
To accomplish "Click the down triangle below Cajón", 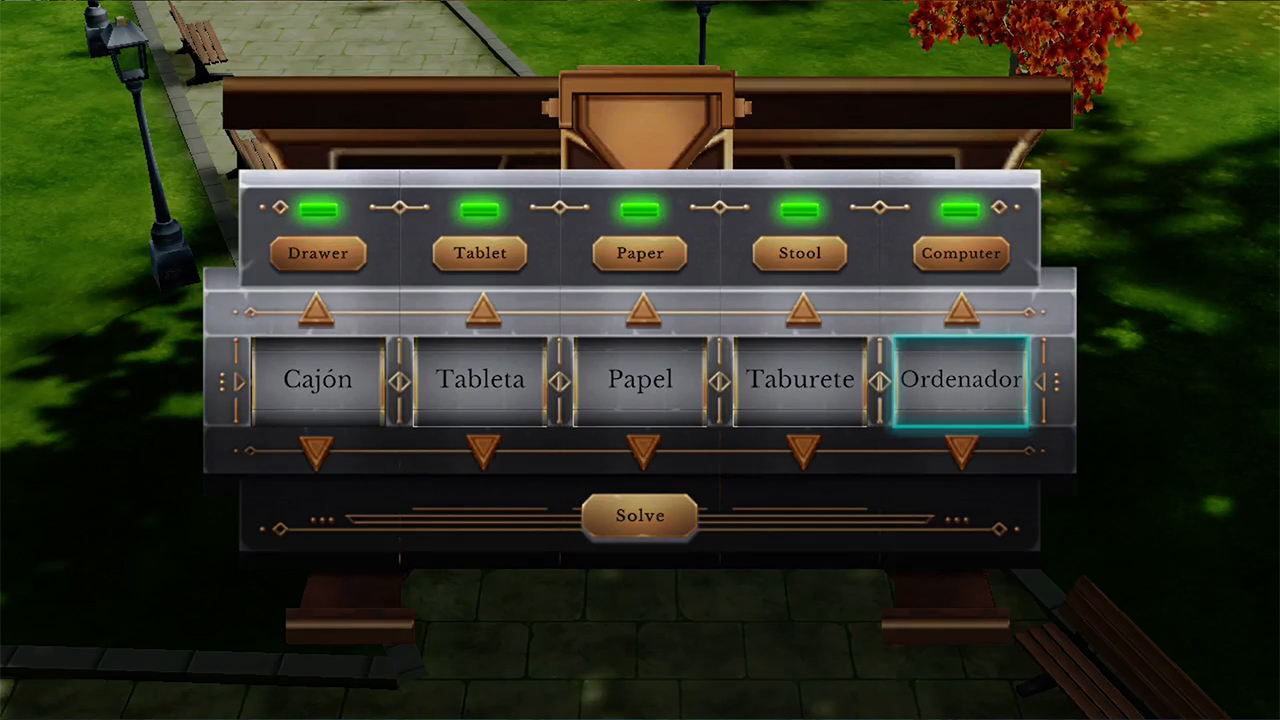I will pyautogui.click(x=317, y=452).
